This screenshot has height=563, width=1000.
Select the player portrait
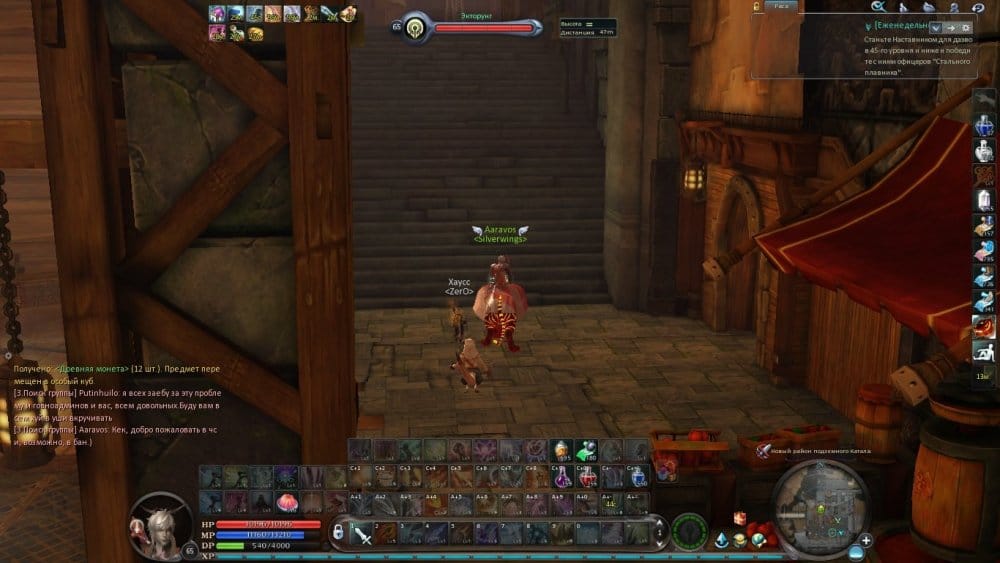pyautogui.click(x=158, y=524)
